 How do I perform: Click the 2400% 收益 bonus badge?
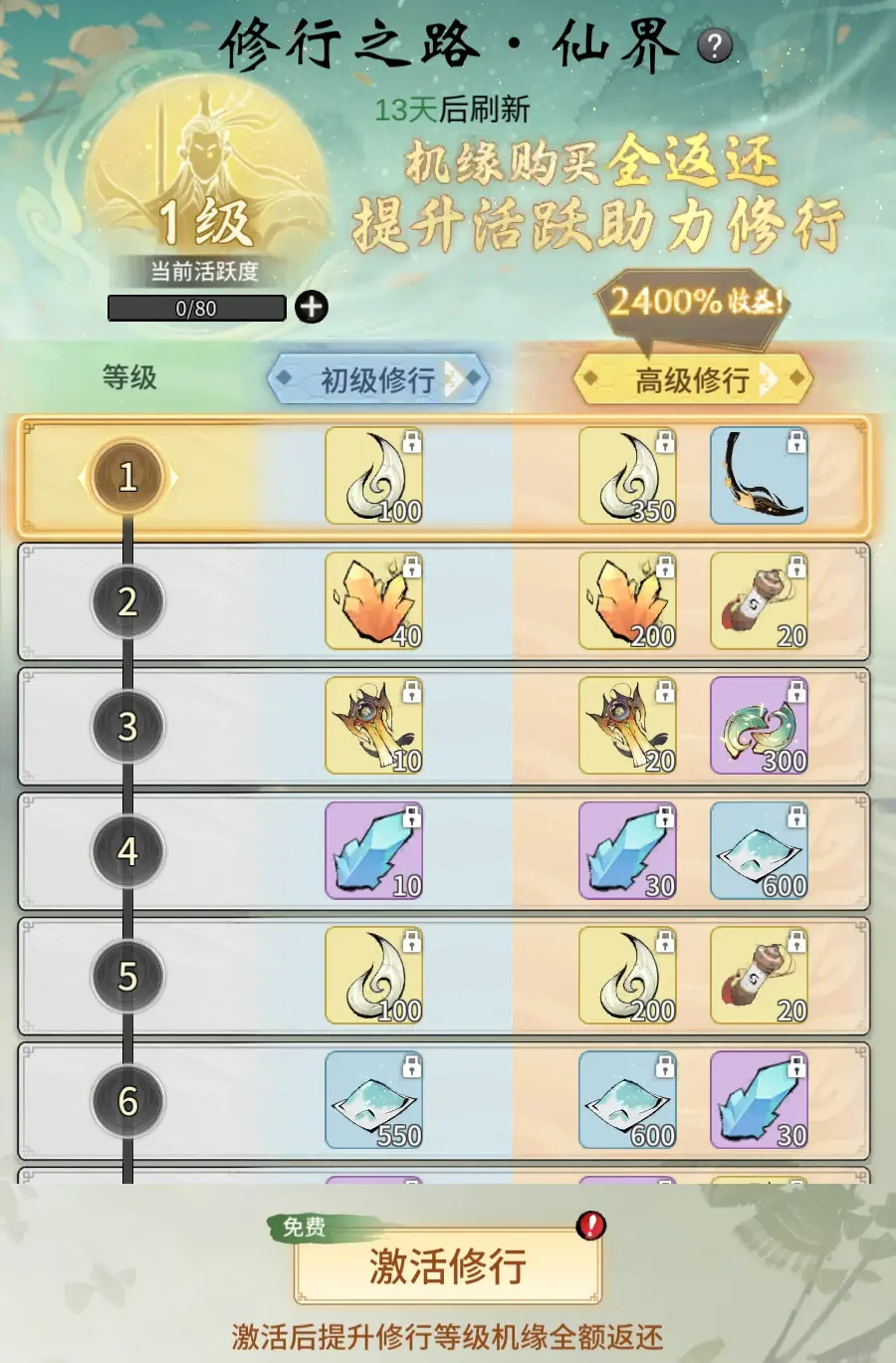(694, 302)
